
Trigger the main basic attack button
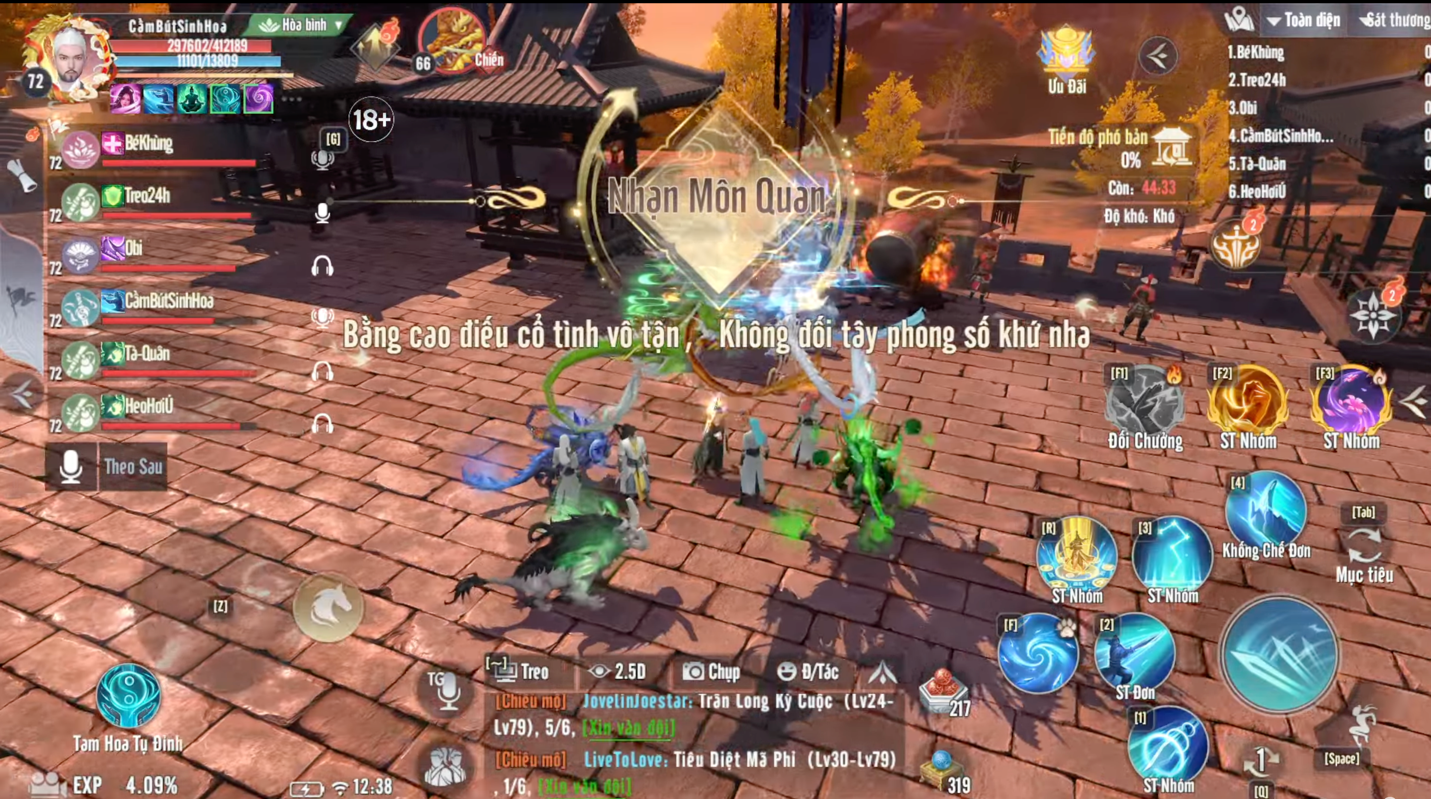[1279, 654]
